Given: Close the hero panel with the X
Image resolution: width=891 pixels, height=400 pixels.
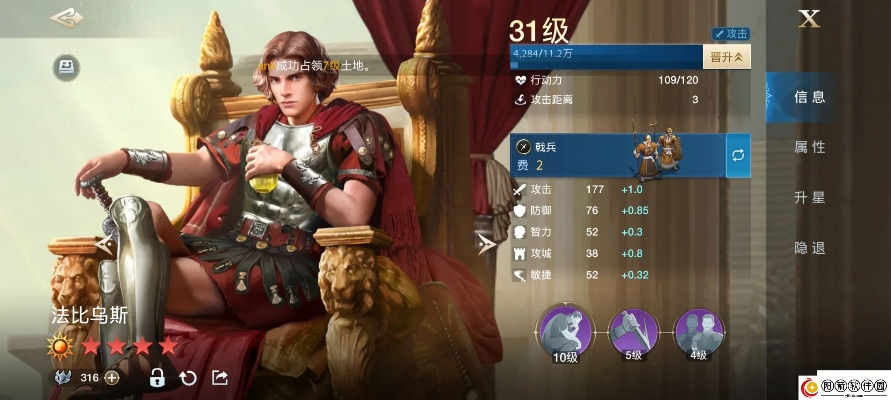Looking at the screenshot, I should (x=809, y=18).
